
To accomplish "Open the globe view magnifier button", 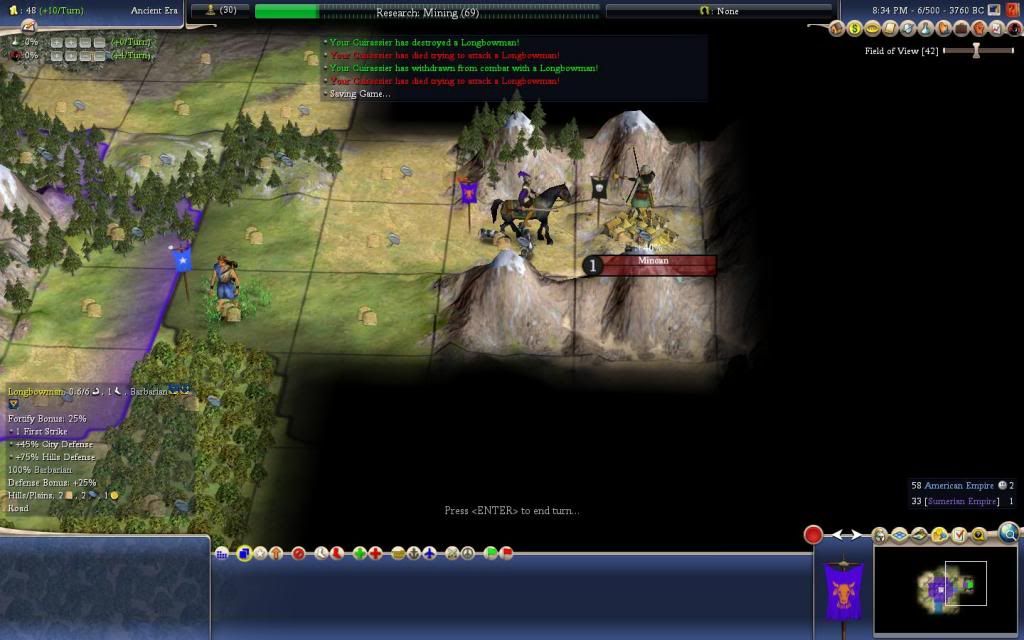I will tap(1008, 533).
